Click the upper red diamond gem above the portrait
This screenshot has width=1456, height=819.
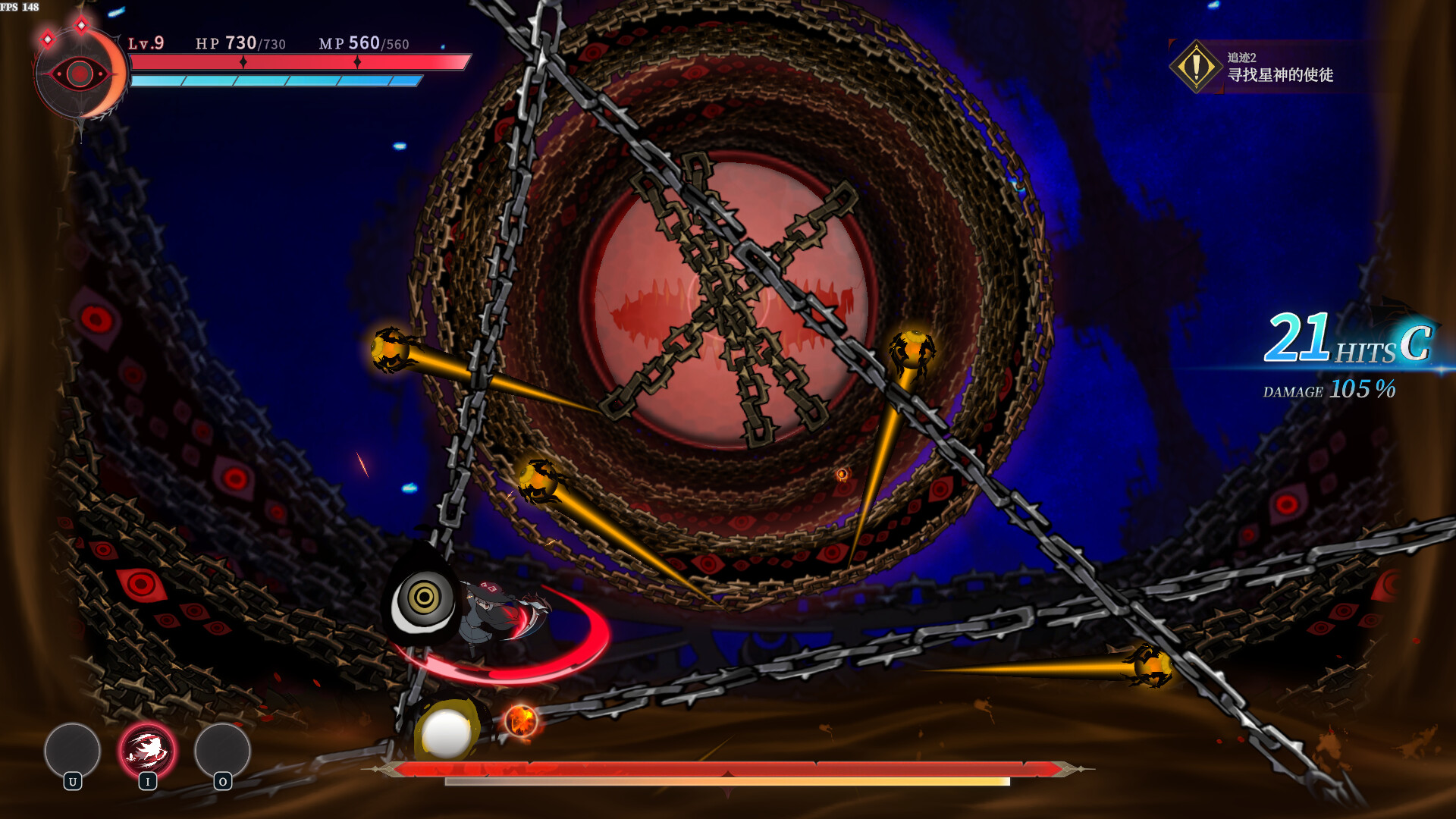82,24
